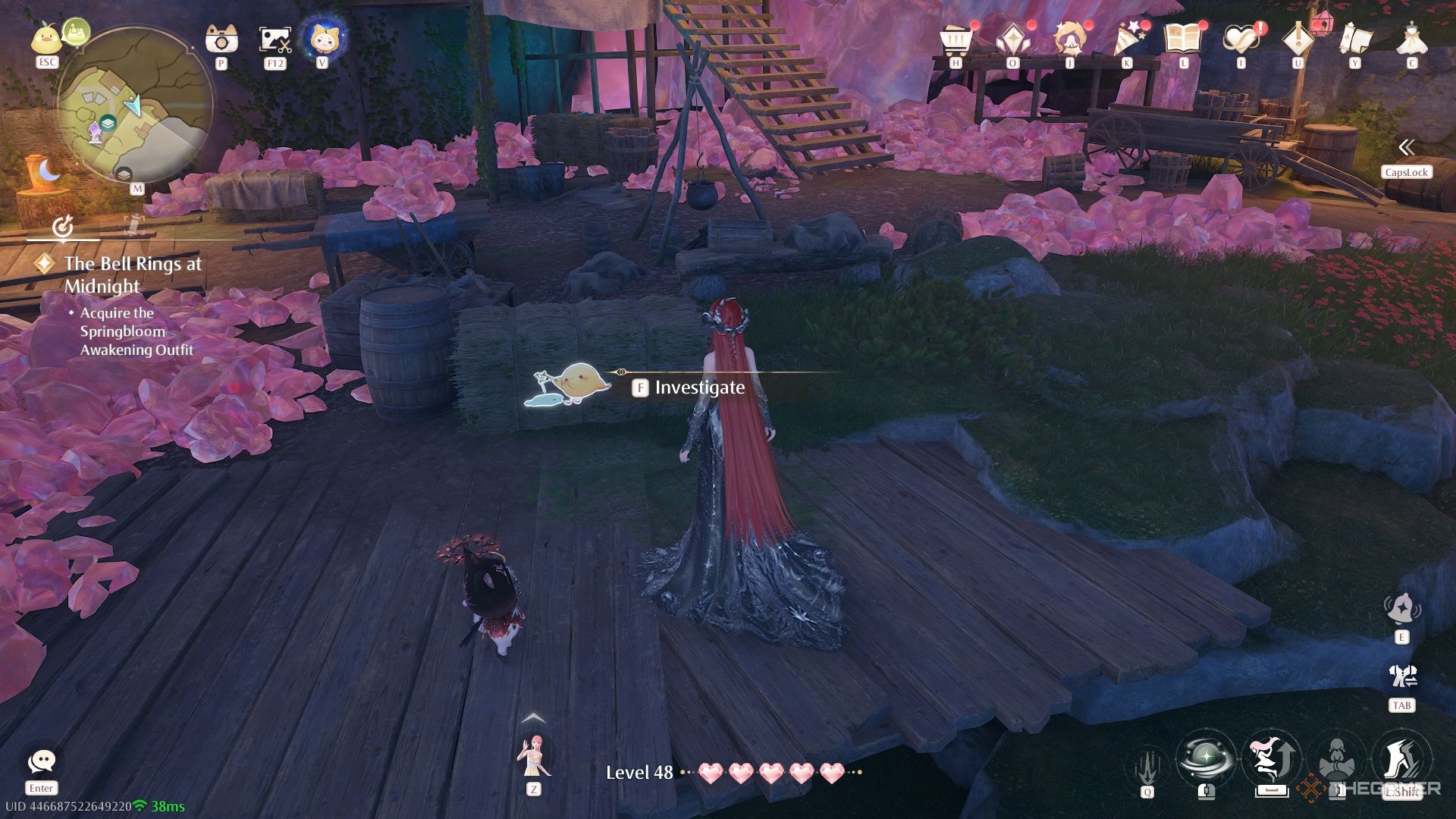Image resolution: width=1456 pixels, height=819 pixels.
Task: Collapse the top menu with double-arrow
Action: point(1406,147)
